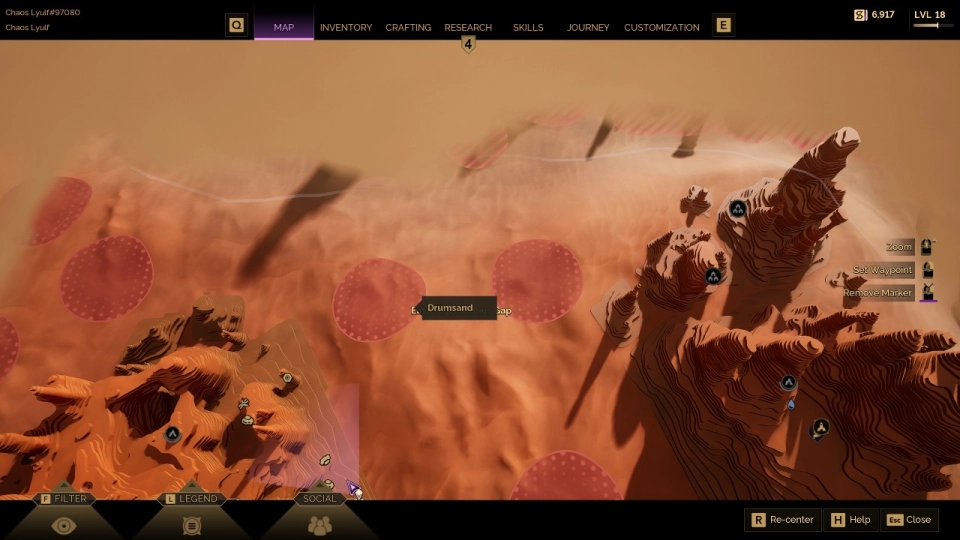Open the Journey tab

click(x=588, y=27)
